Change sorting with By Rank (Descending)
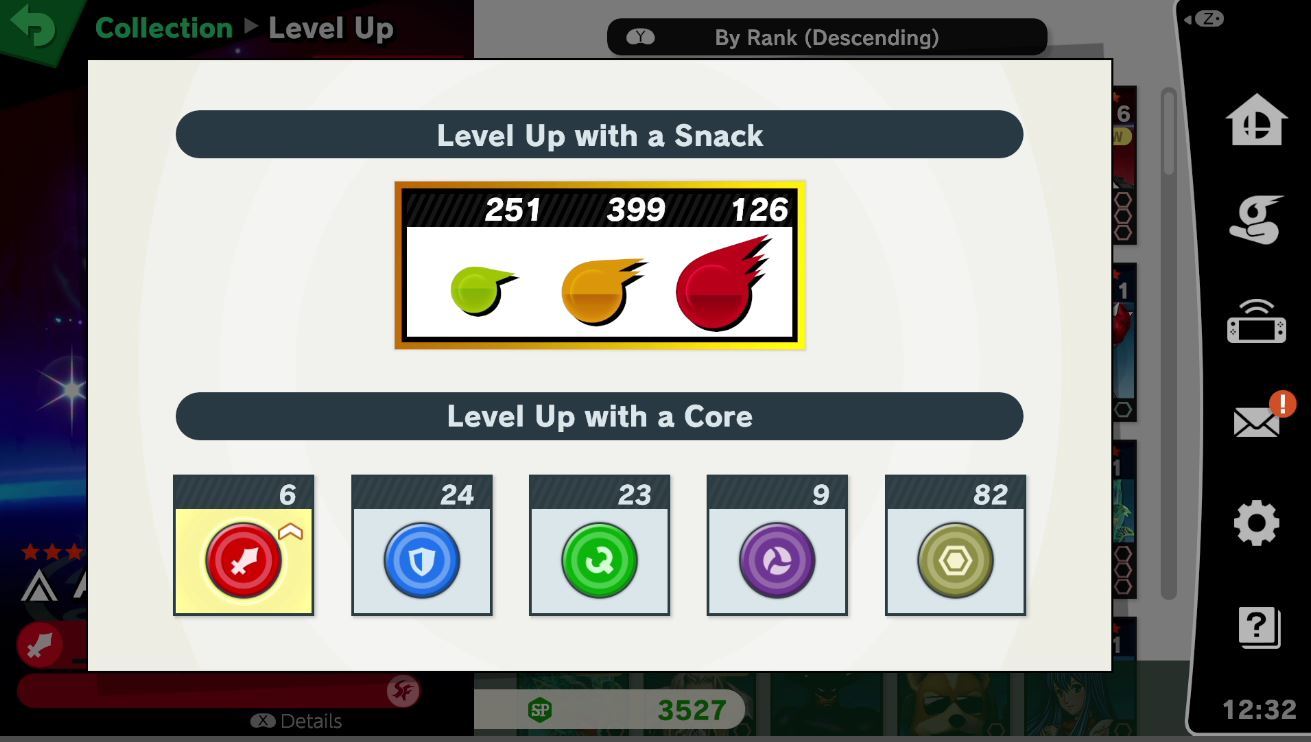The height and width of the screenshot is (742, 1311). [x=826, y=37]
